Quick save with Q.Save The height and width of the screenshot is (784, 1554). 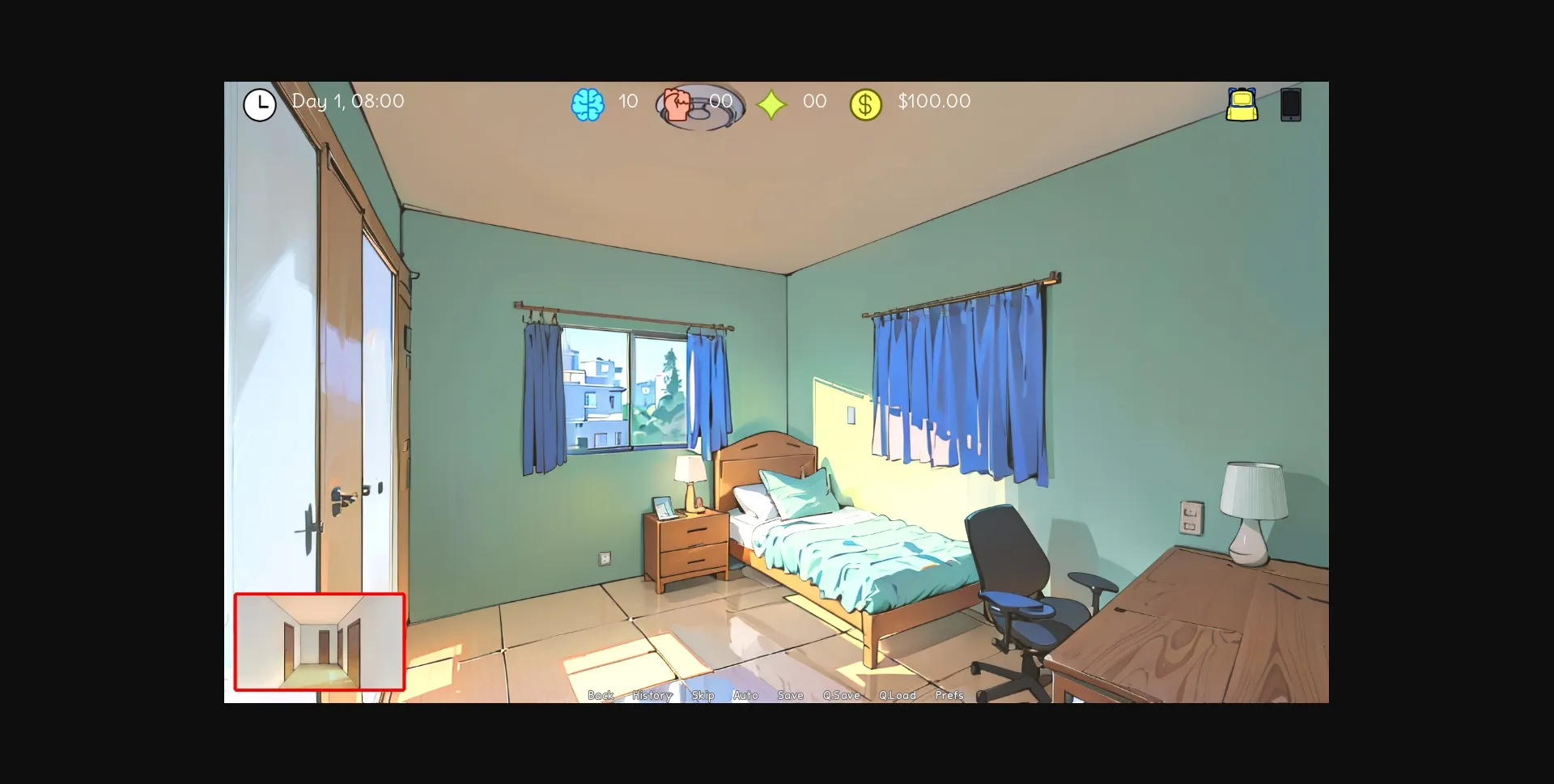[x=842, y=694]
